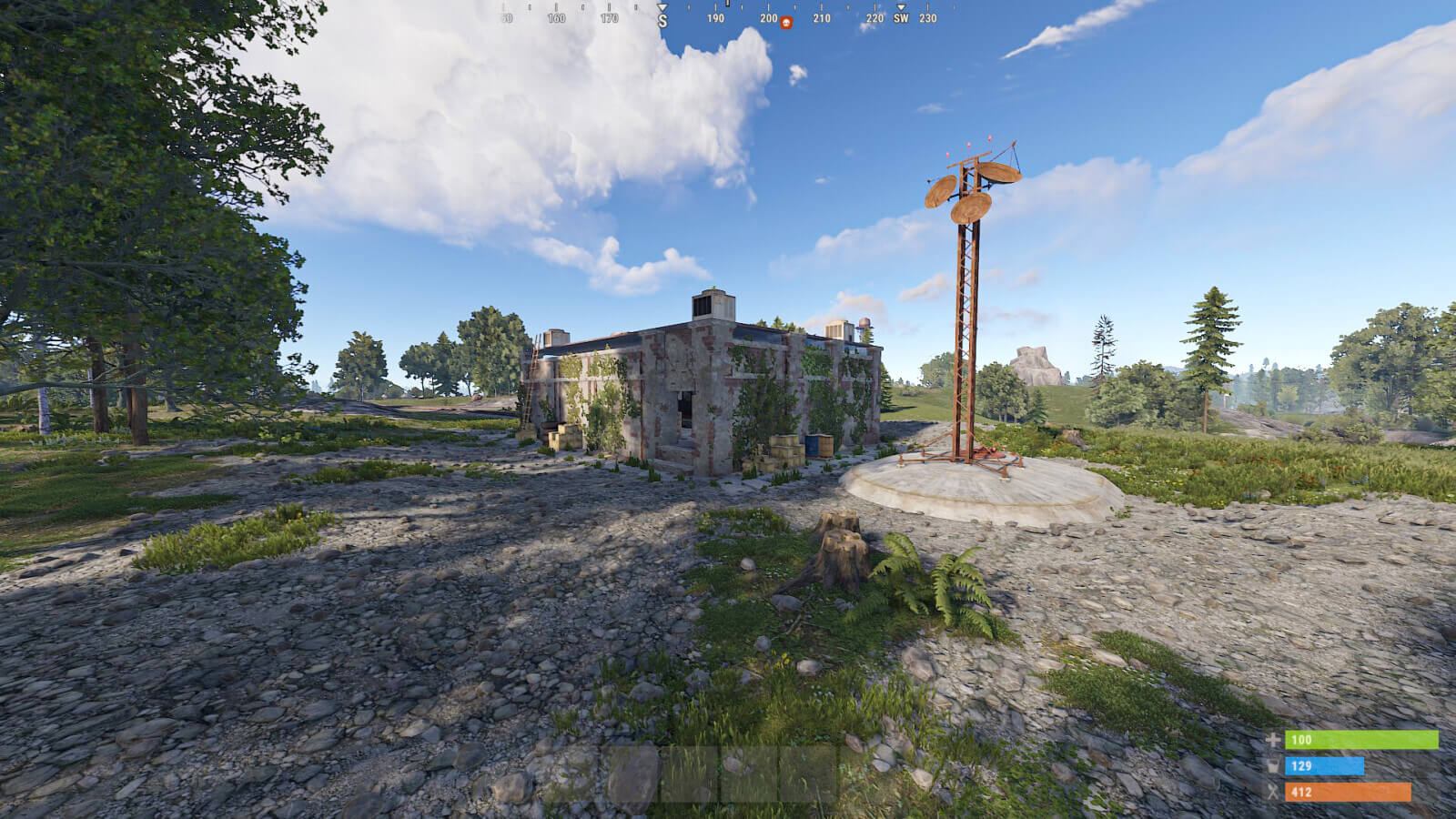The width and height of the screenshot is (1456, 819).
Task: Click the 210 bearing label on the compass
Action: point(821,17)
